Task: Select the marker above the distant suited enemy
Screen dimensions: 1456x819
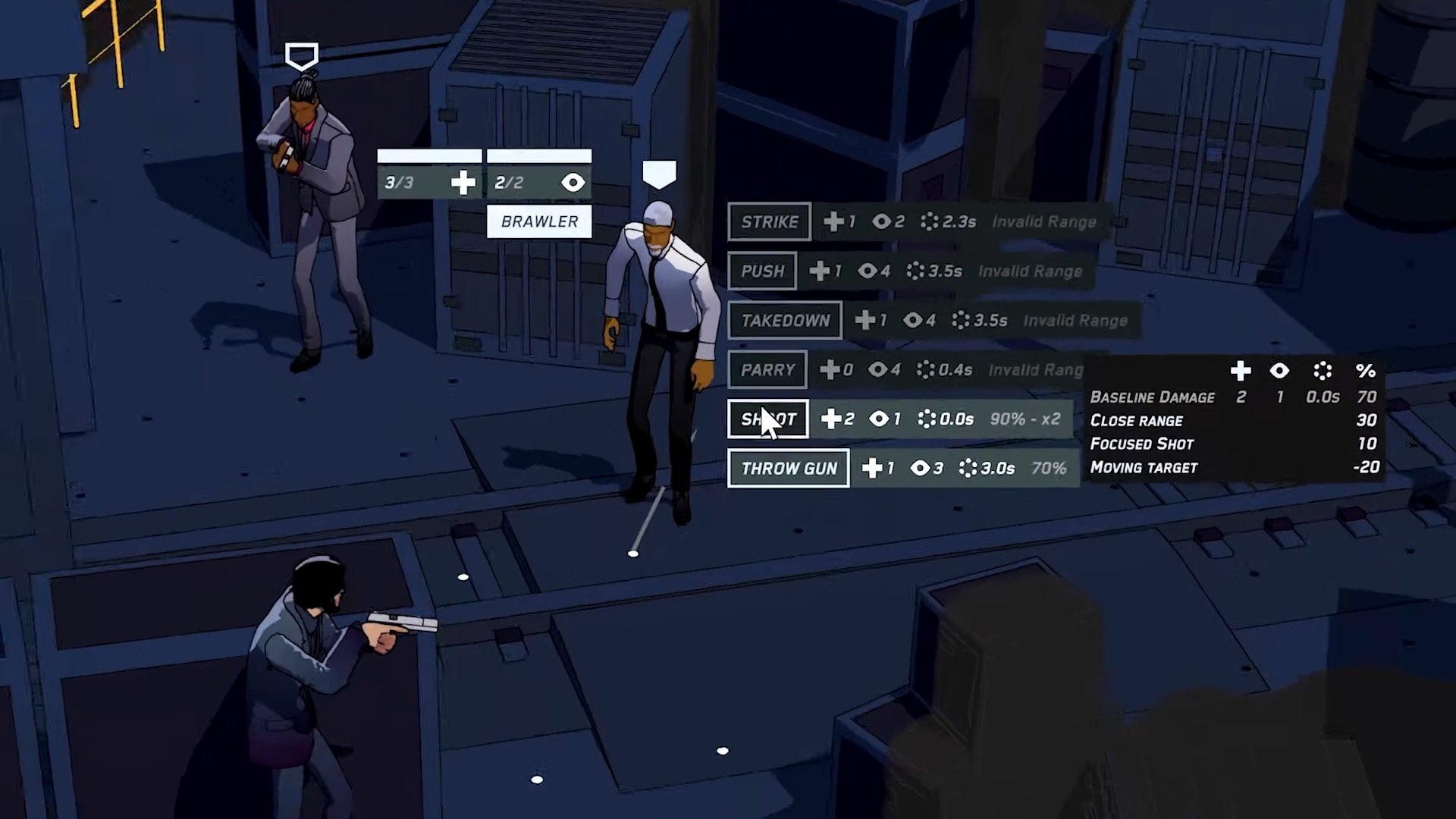Action: pyautogui.click(x=302, y=55)
